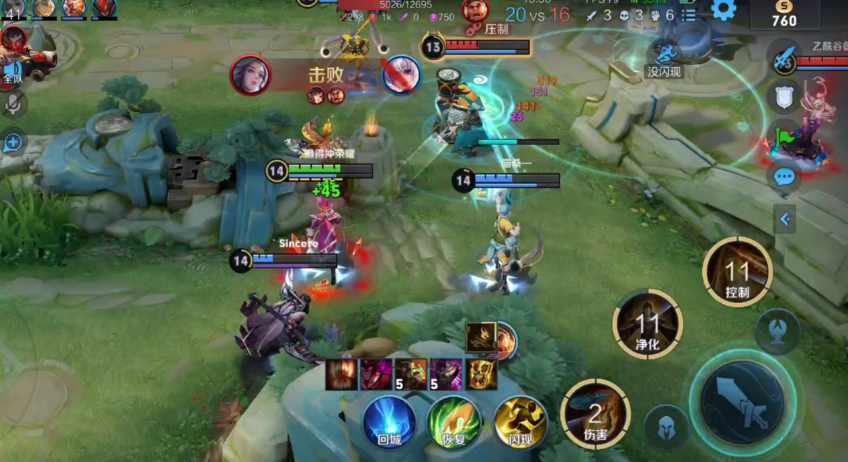Viewport: 848px width, 462px height.
Task: Send the green flag rally signal
Action: (784, 137)
